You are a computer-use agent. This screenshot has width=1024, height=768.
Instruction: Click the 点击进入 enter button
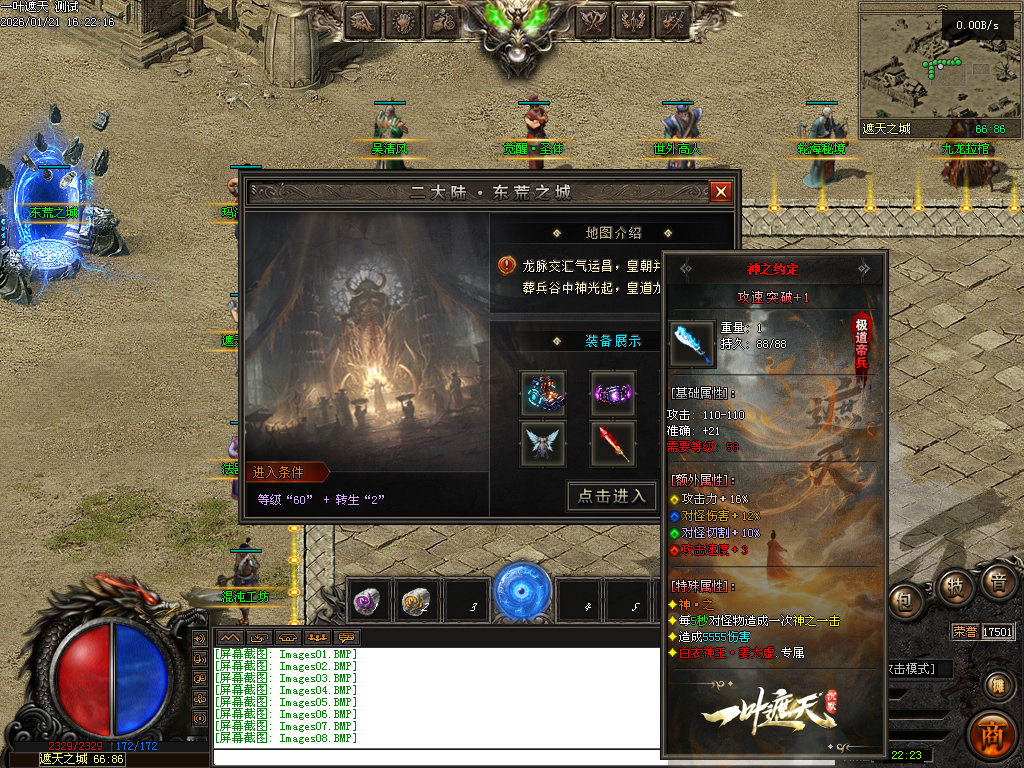[x=612, y=496]
